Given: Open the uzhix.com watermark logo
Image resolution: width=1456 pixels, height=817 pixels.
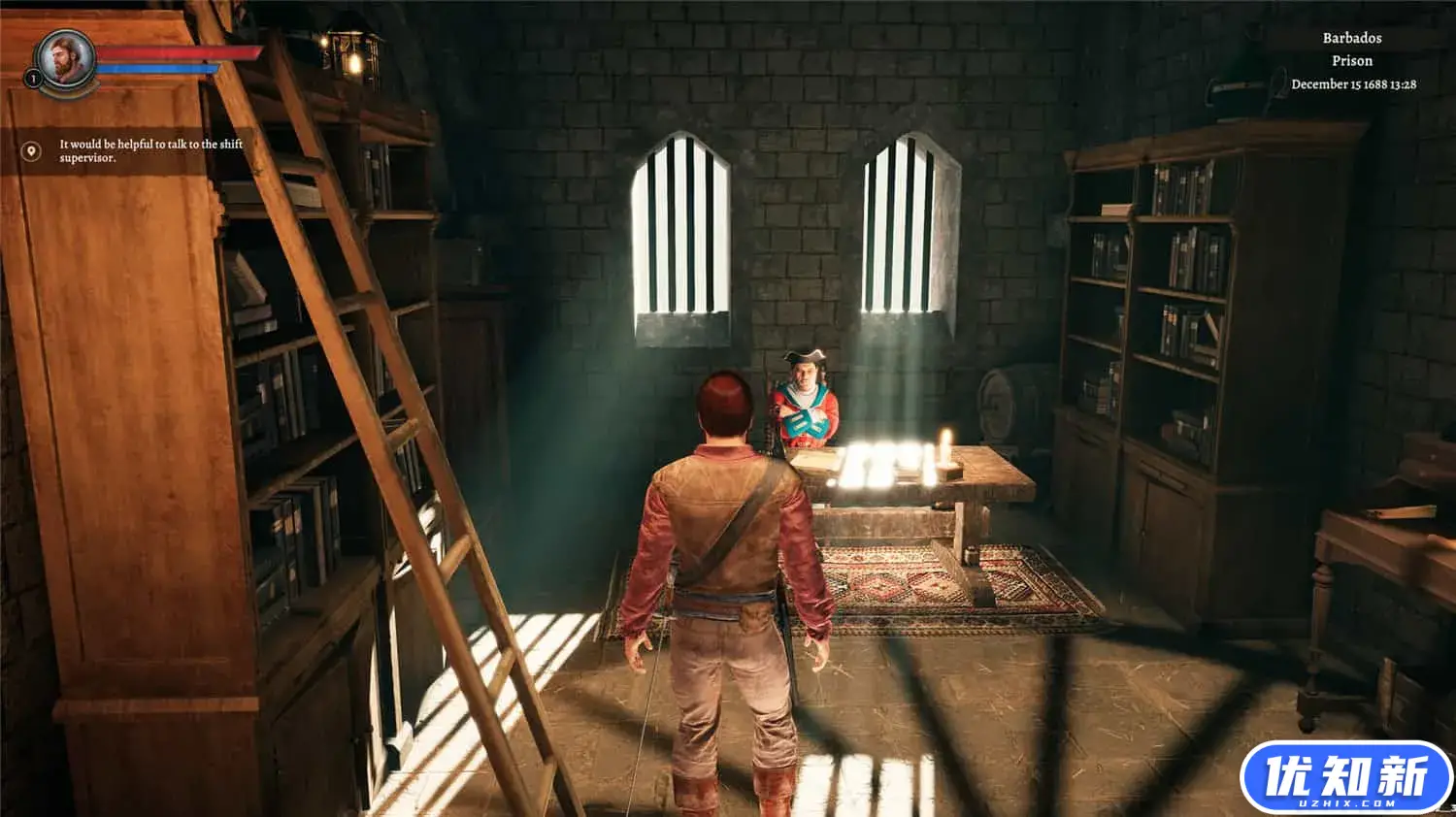Looking at the screenshot, I should click(x=1345, y=778).
